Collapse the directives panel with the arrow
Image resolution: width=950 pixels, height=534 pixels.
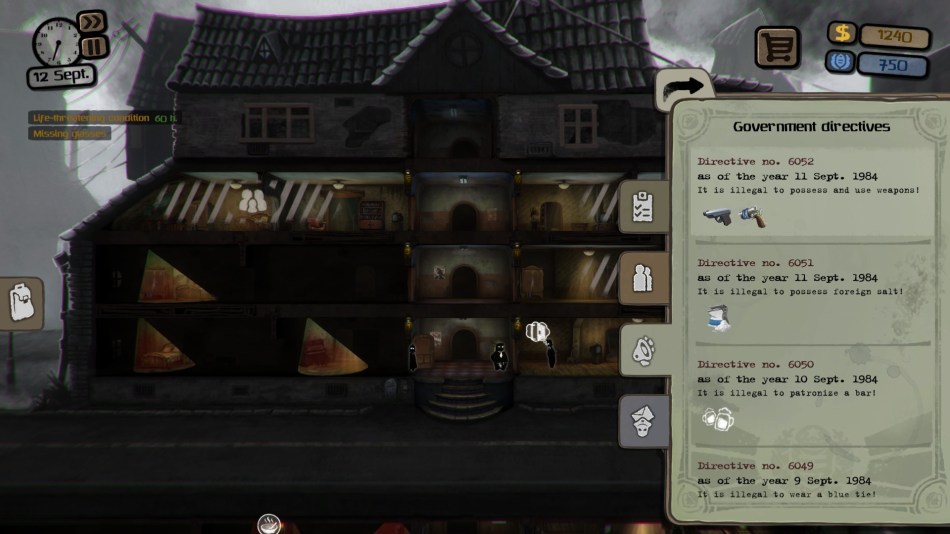coord(684,87)
